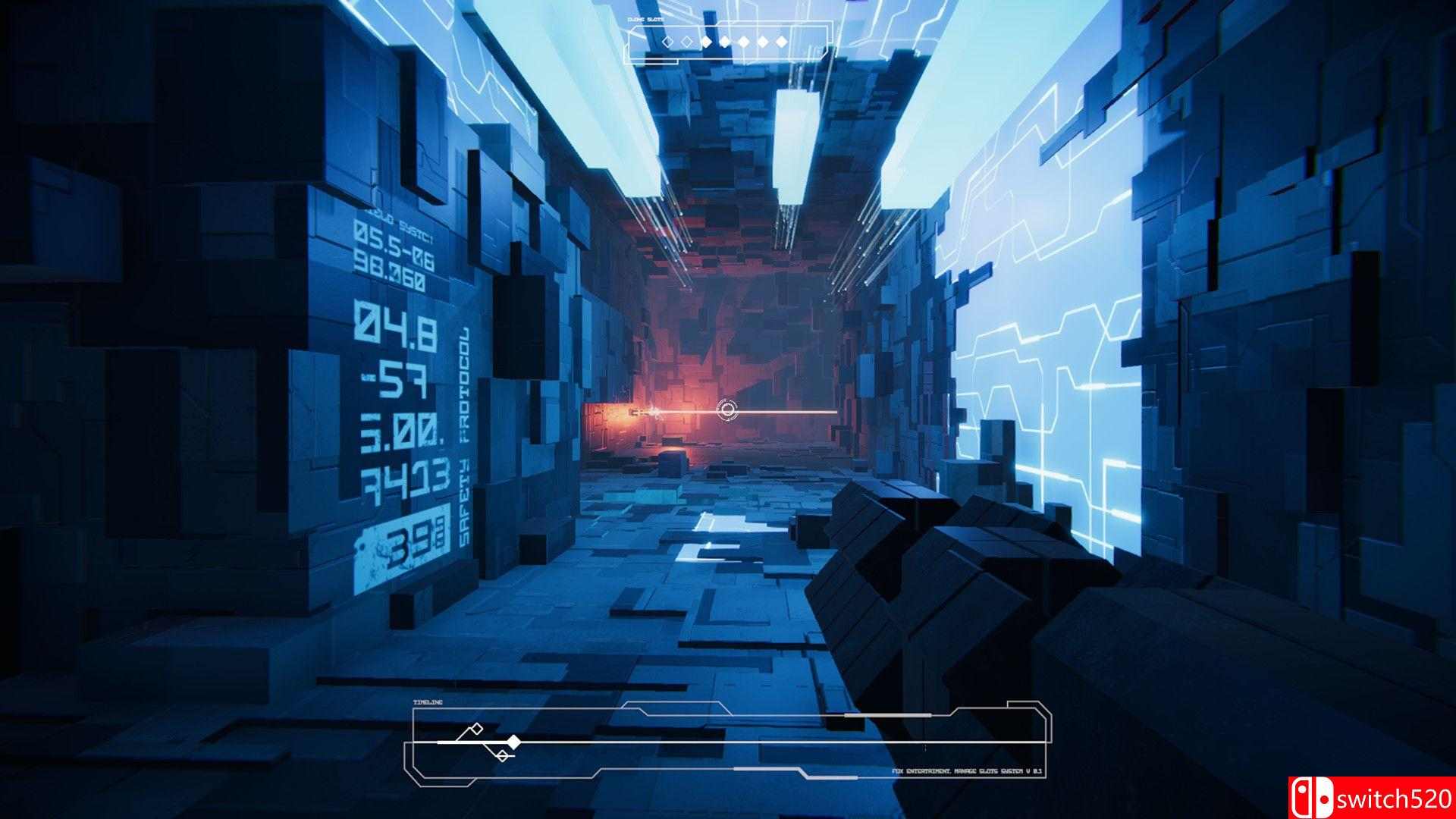Click the fifth white diamond clone slot
The width and height of the screenshot is (1456, 819).
click(x=742, y=42)
